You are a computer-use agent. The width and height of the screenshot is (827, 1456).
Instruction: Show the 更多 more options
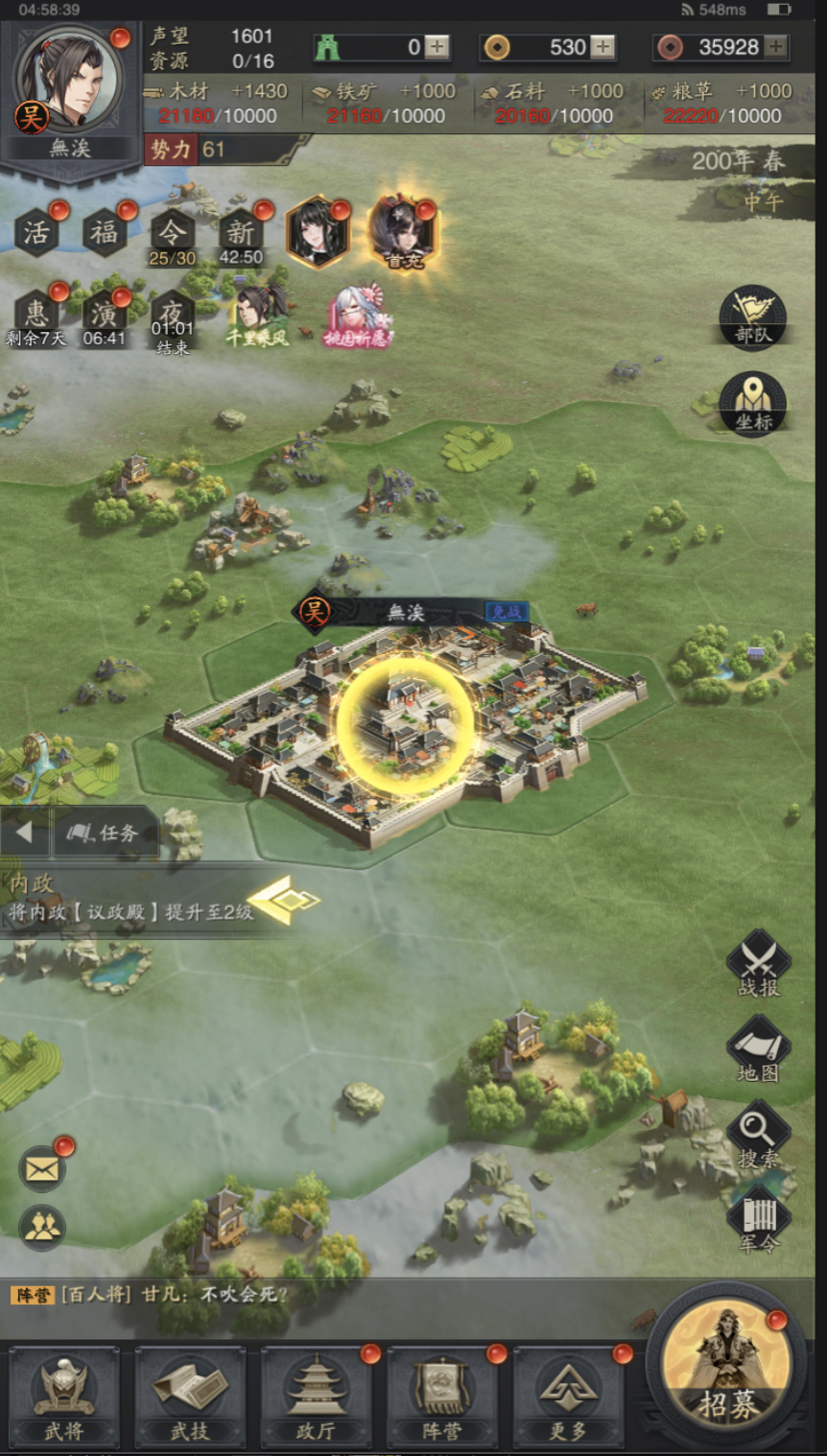[x=567, y=1396]
